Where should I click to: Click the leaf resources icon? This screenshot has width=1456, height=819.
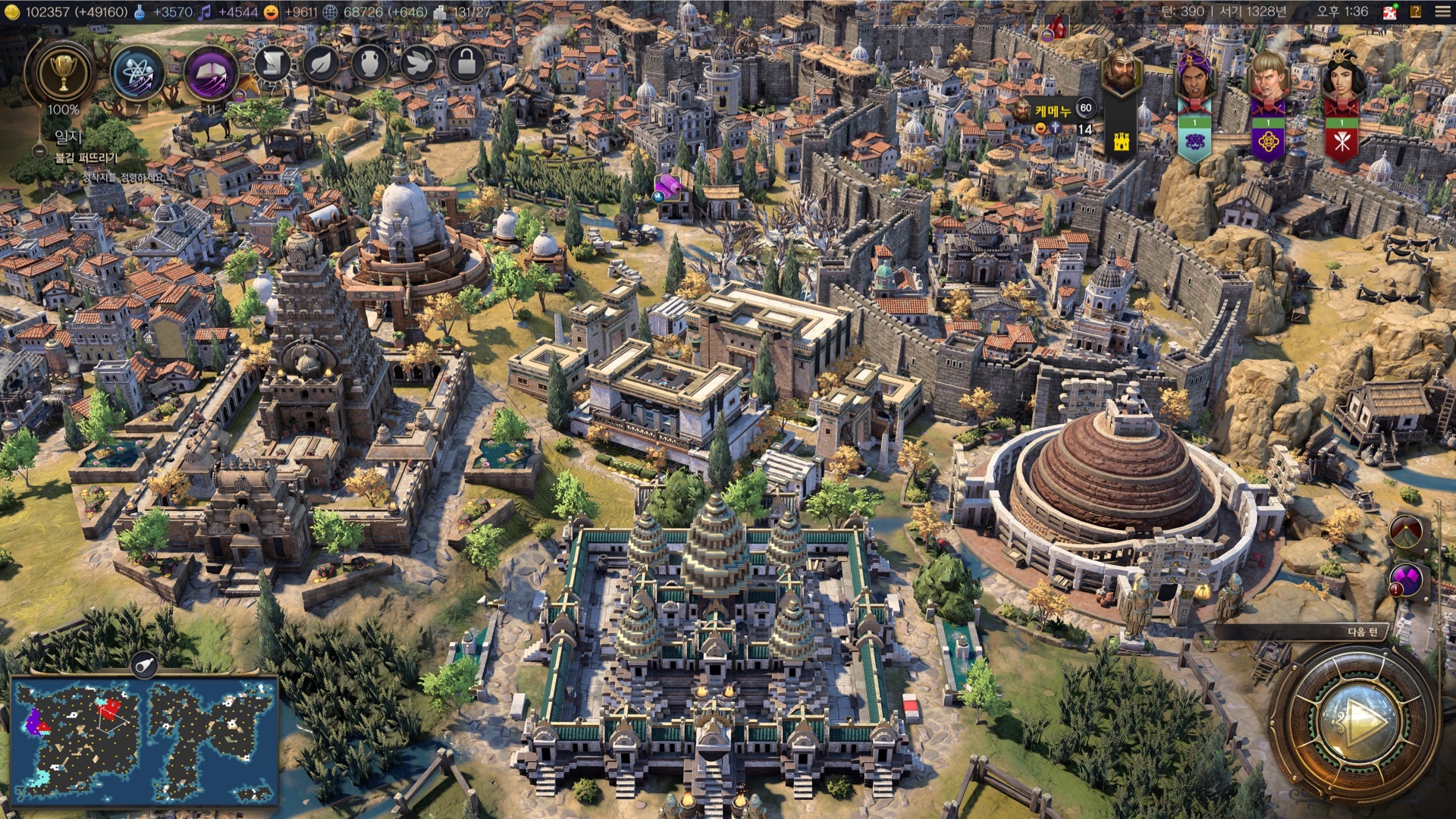(321, 64)
